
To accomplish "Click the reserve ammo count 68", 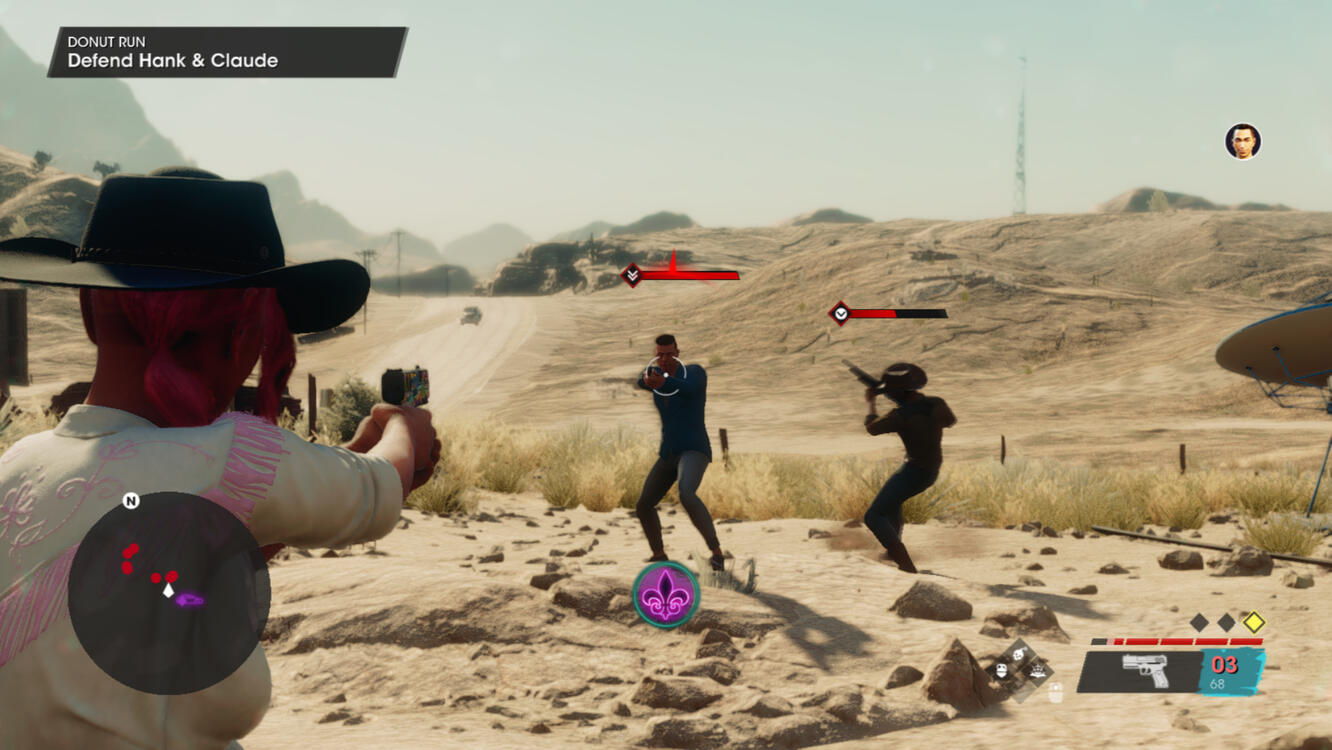I will point(1217,683).
